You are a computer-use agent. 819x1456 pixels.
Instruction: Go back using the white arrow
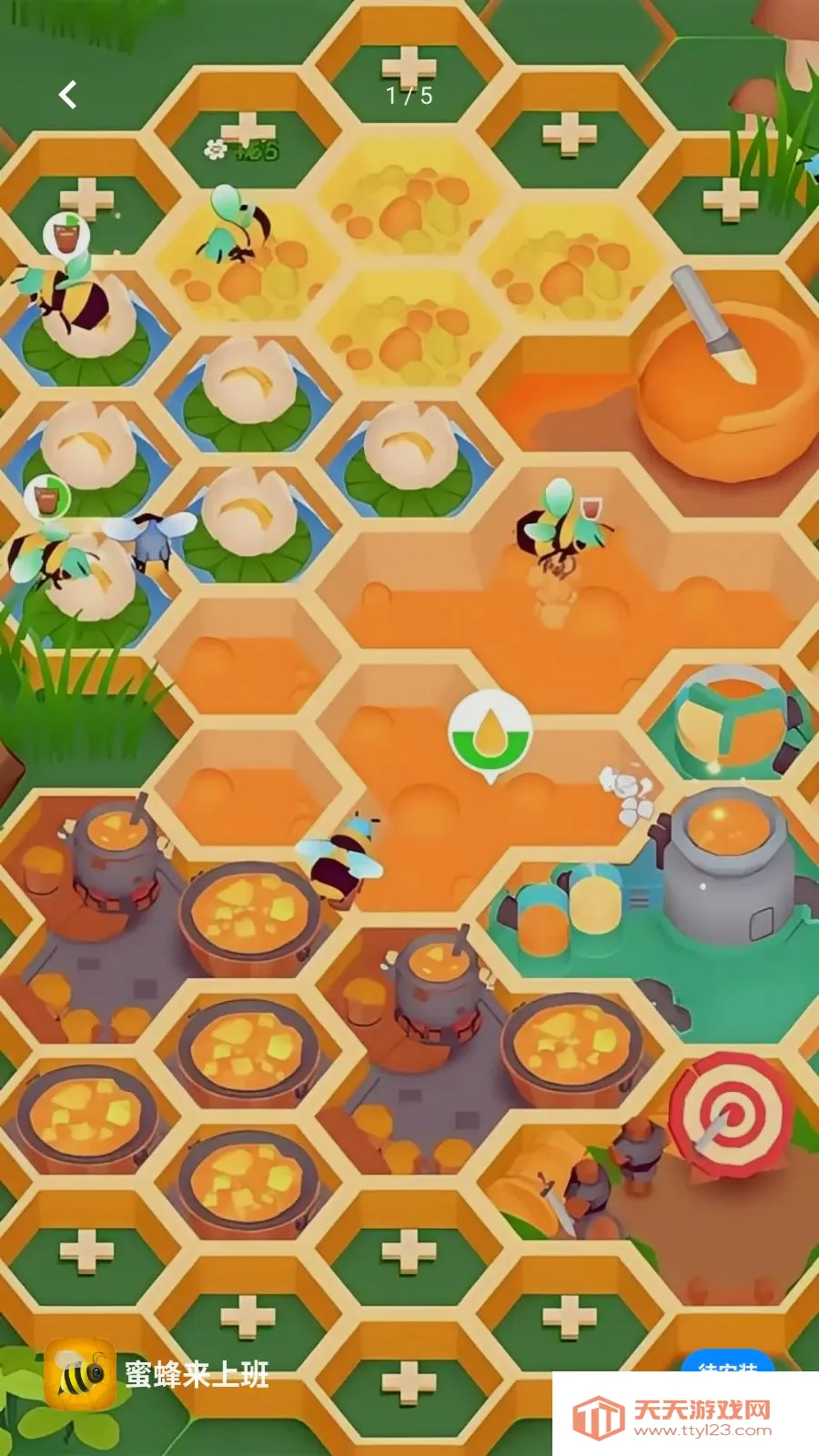[x=68, y=95]
